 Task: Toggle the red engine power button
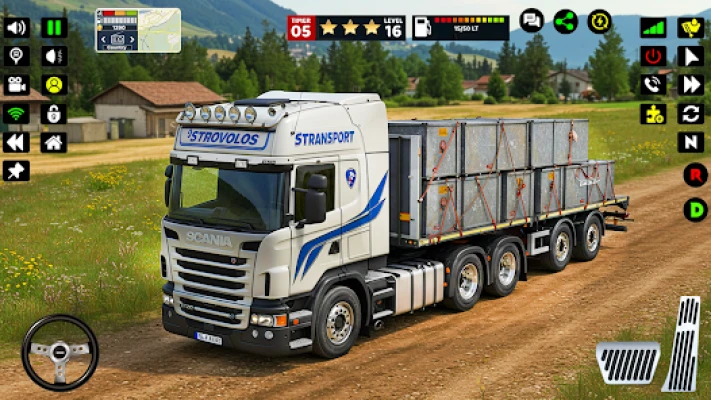coord(653,56)
